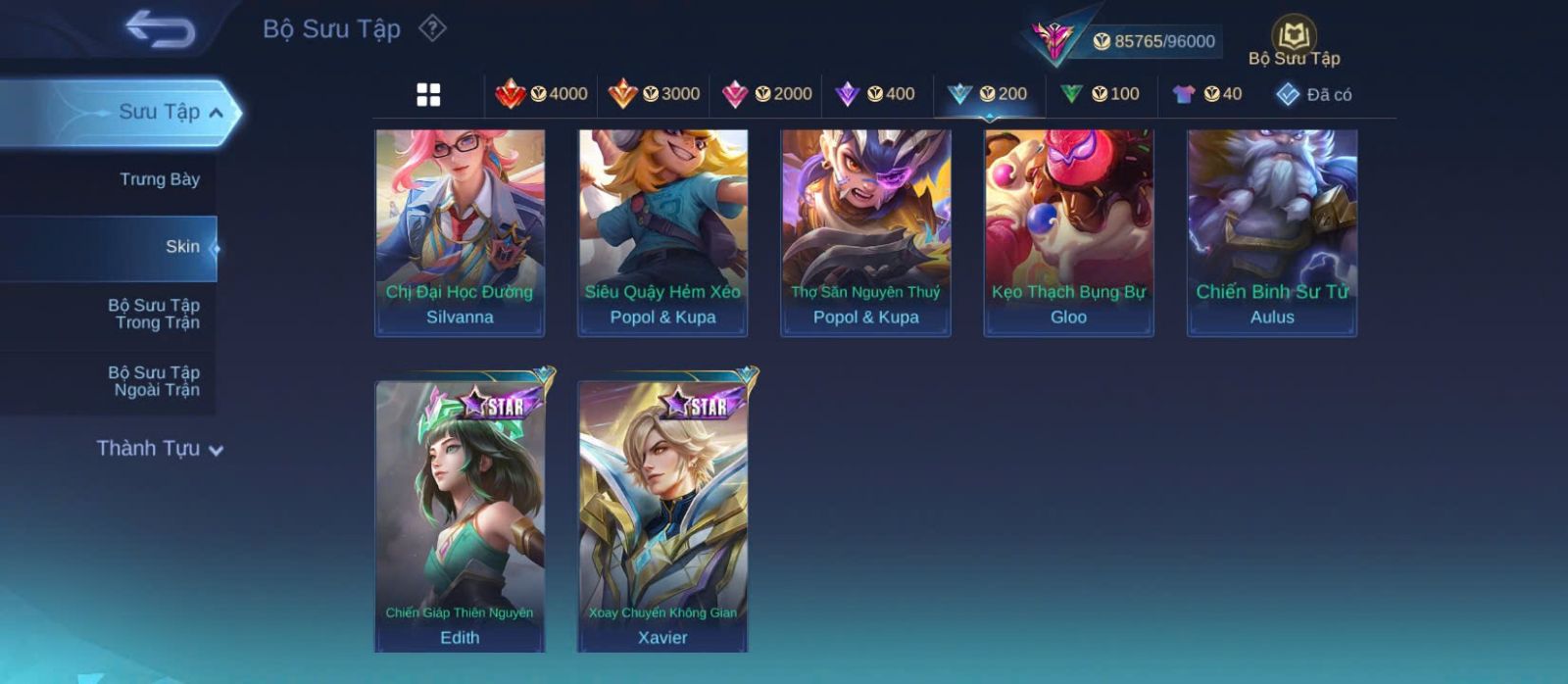Switch to the 3000 points tier tab
The width and height of the screenshot is (1568, 684).
[654, 94]
